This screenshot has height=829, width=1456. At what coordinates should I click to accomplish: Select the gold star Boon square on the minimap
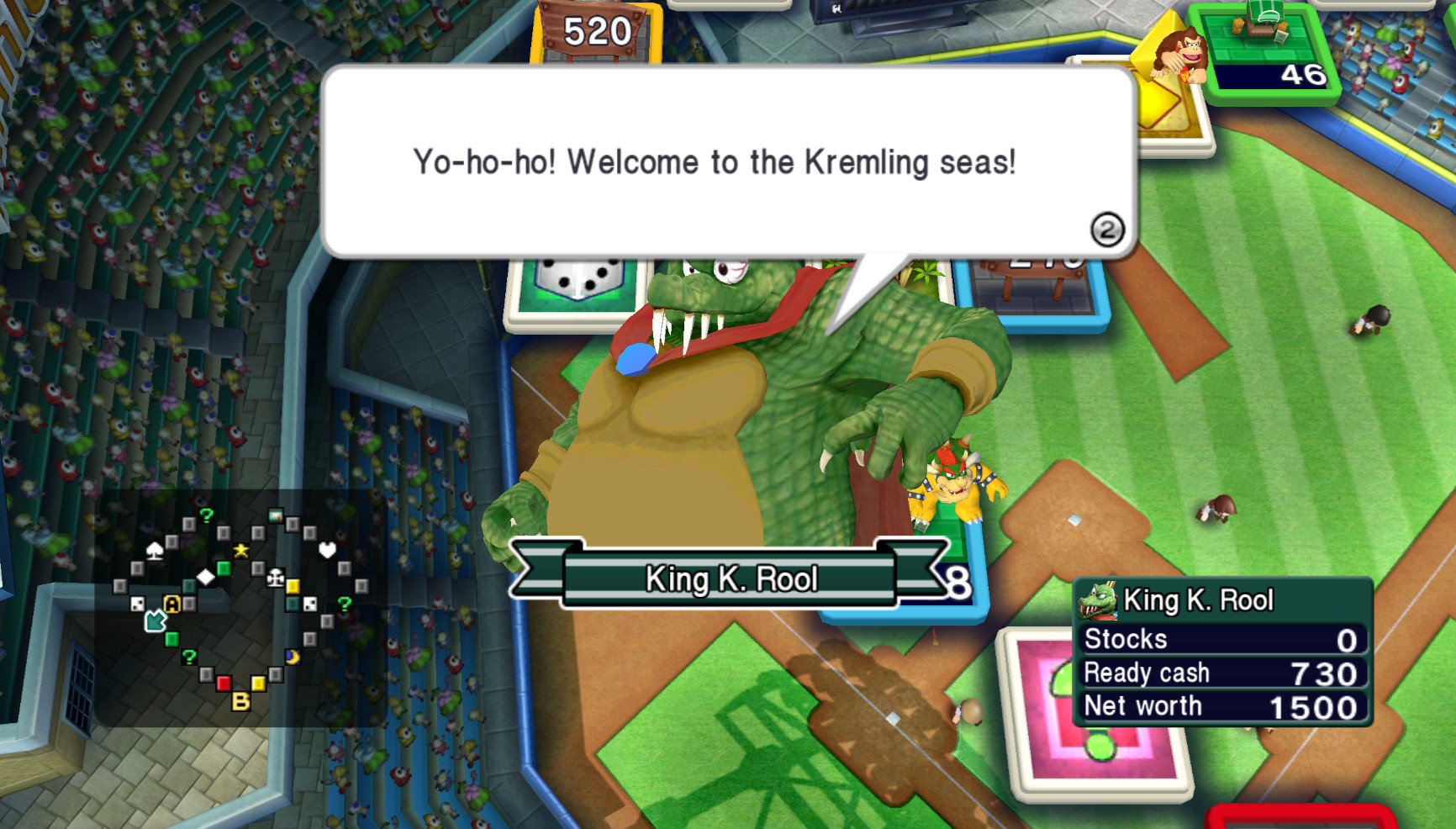[240, 550]
